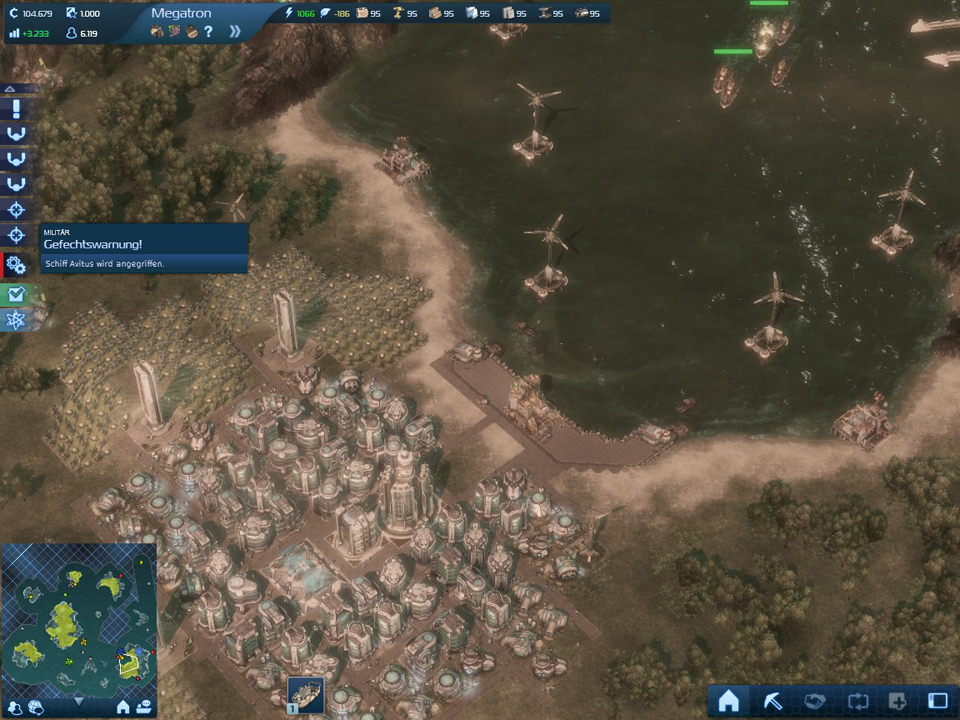Click the ship with speech bubble icon

144,707
